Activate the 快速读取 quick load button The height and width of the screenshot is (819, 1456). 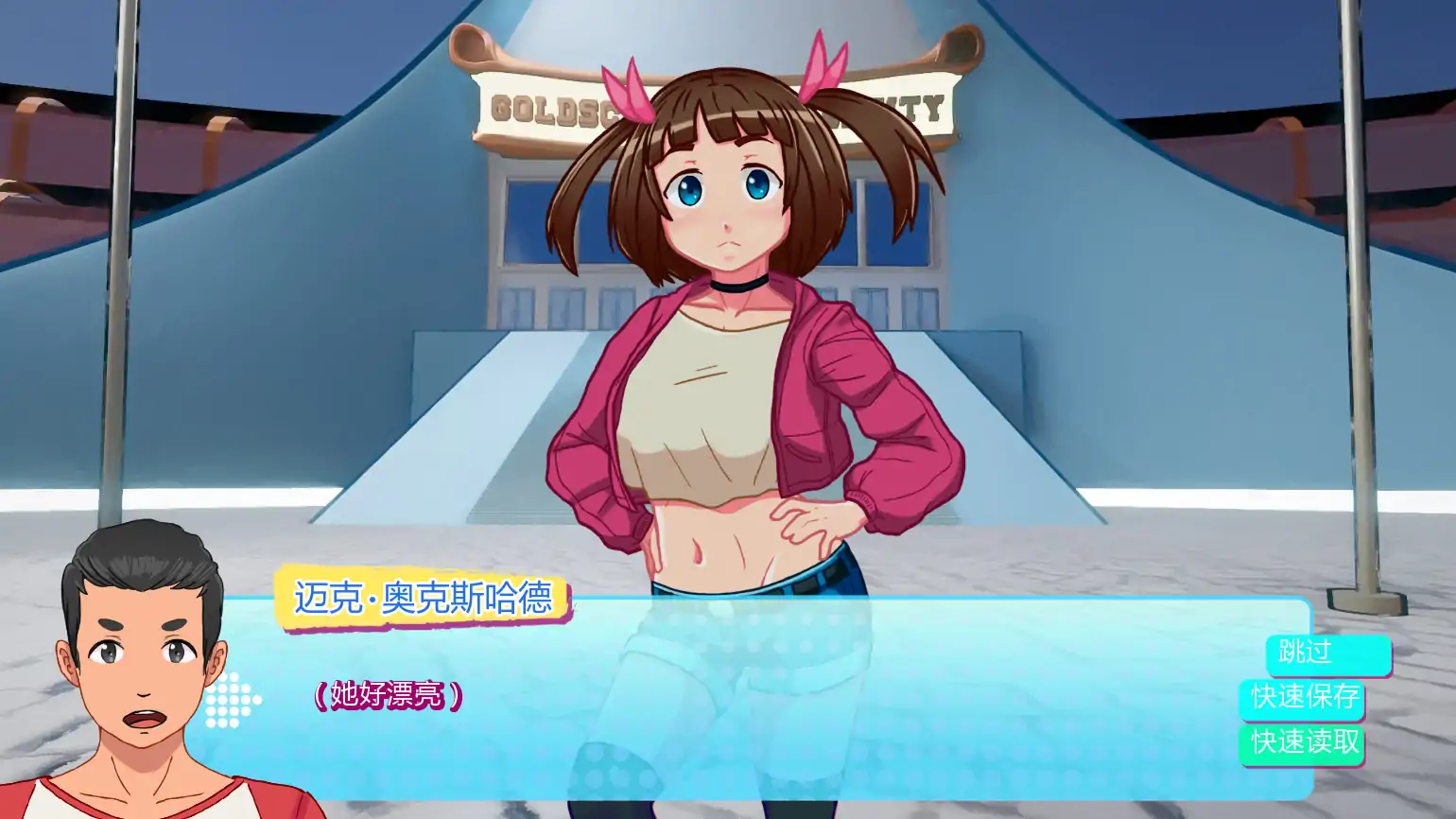pos(1302,743)
